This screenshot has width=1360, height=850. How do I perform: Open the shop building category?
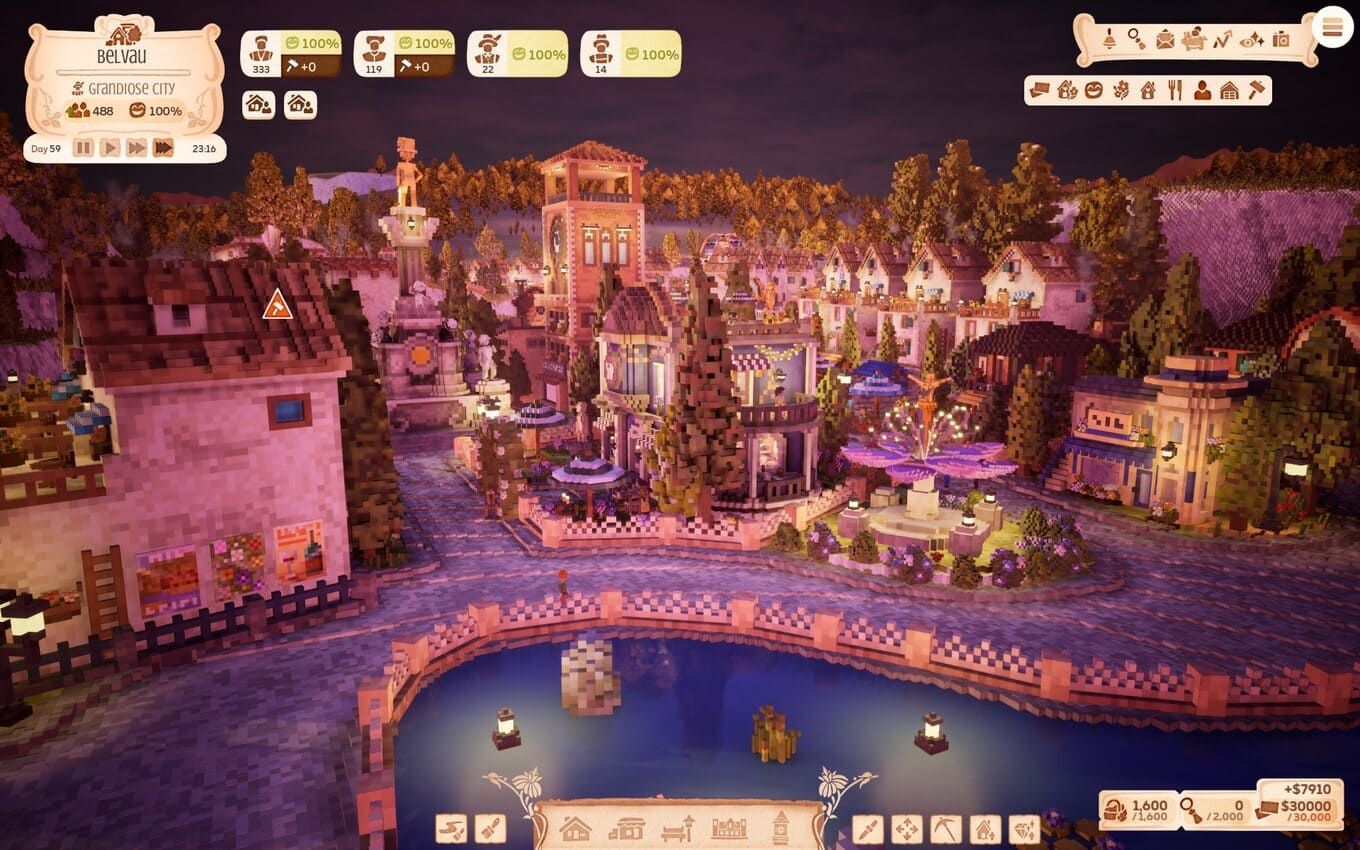(x=627, y=828)
